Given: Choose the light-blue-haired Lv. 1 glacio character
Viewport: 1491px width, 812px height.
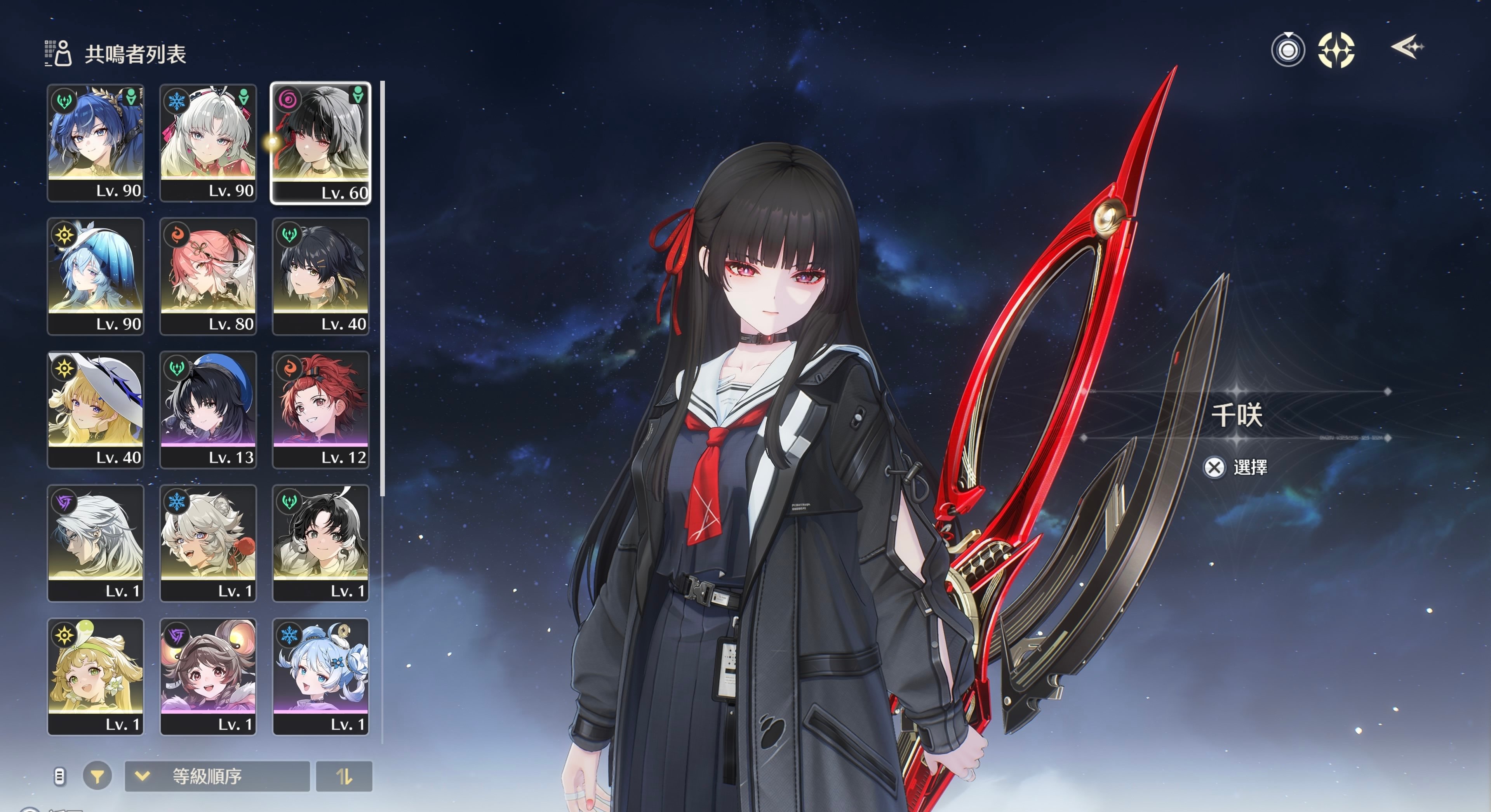Looking at the screenshot, I should coord(320,676).
